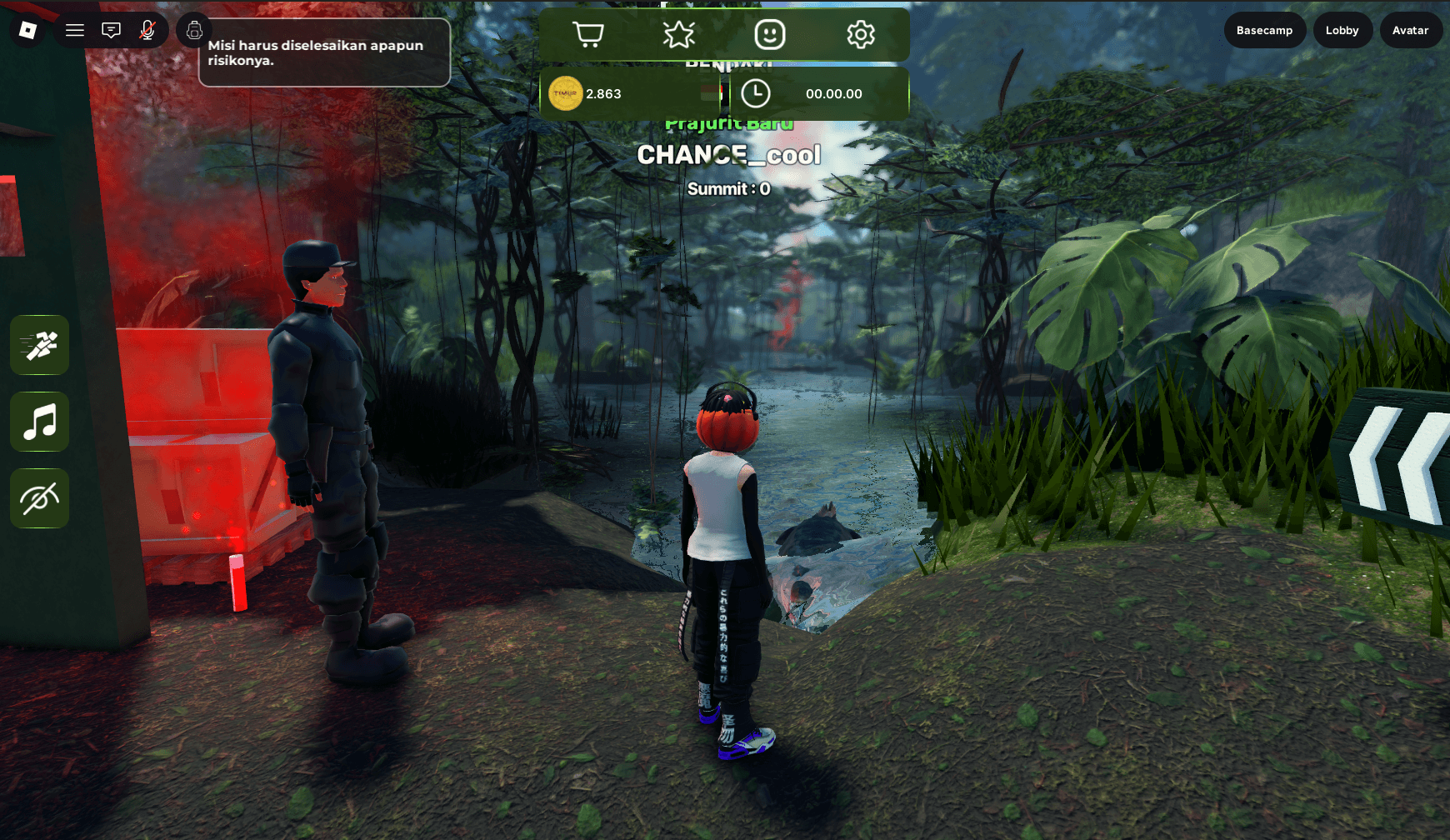Unmute the microphone icon

[x=147, y=30]
